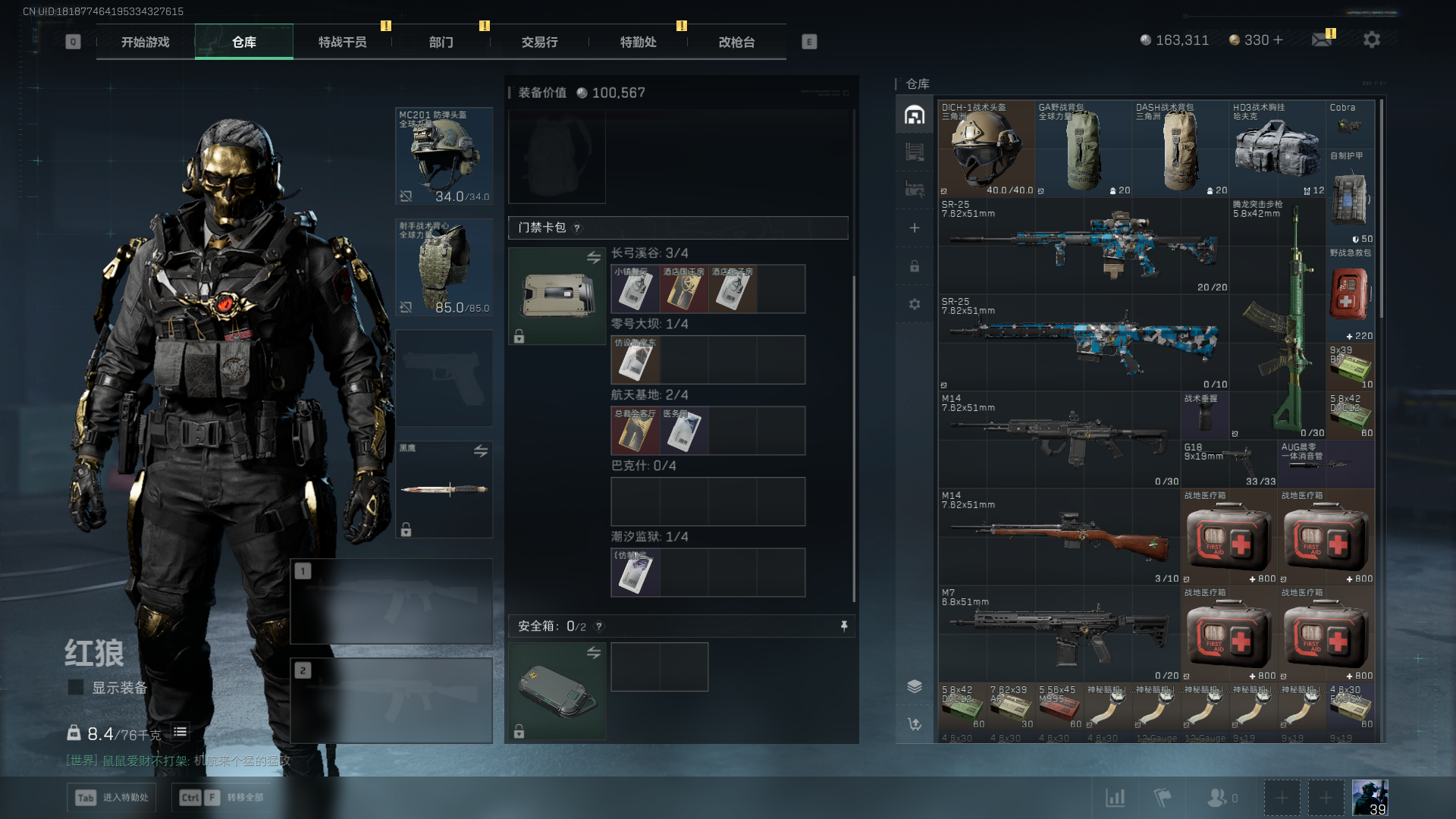Select the equipped MC201 helmet slot
The width and height of the screenshot is (1456, 819).
(444, 156)
